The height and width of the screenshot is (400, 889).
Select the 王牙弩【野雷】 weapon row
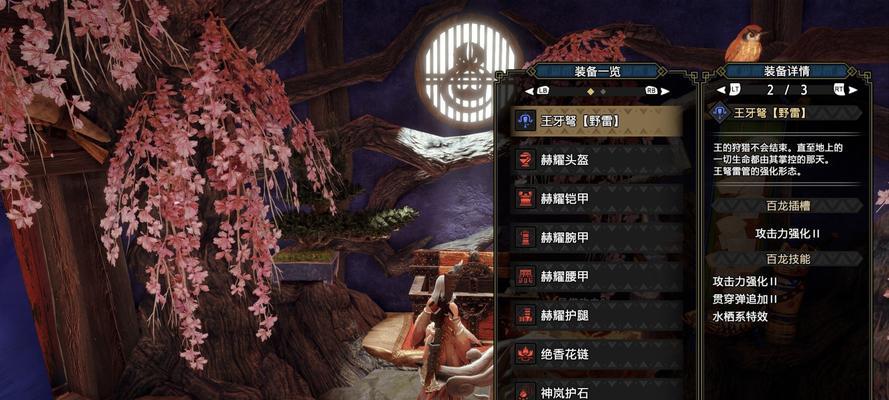pos(596,121)
